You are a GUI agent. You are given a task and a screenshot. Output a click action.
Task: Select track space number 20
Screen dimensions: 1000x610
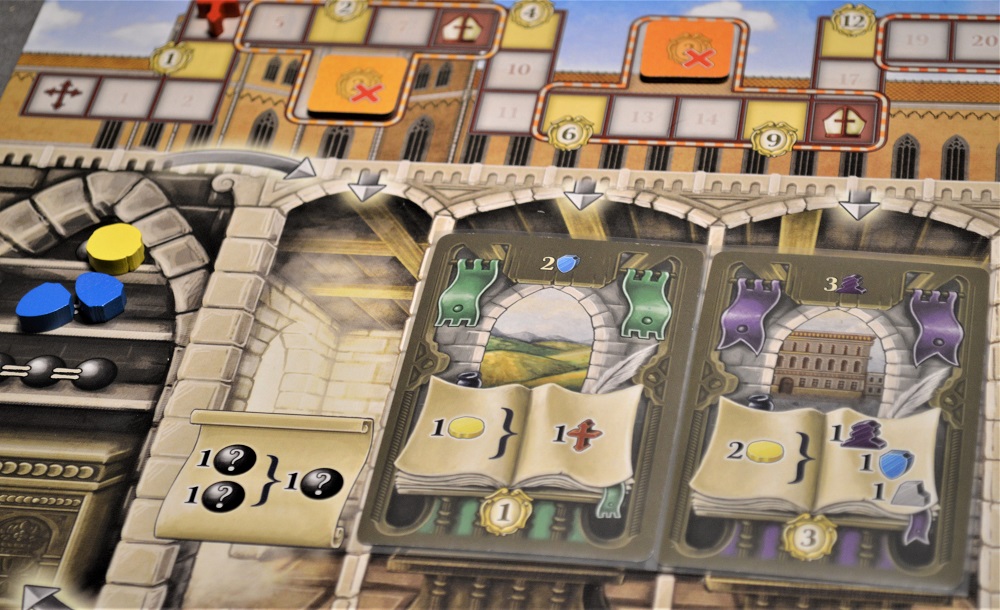click(977, 41)
